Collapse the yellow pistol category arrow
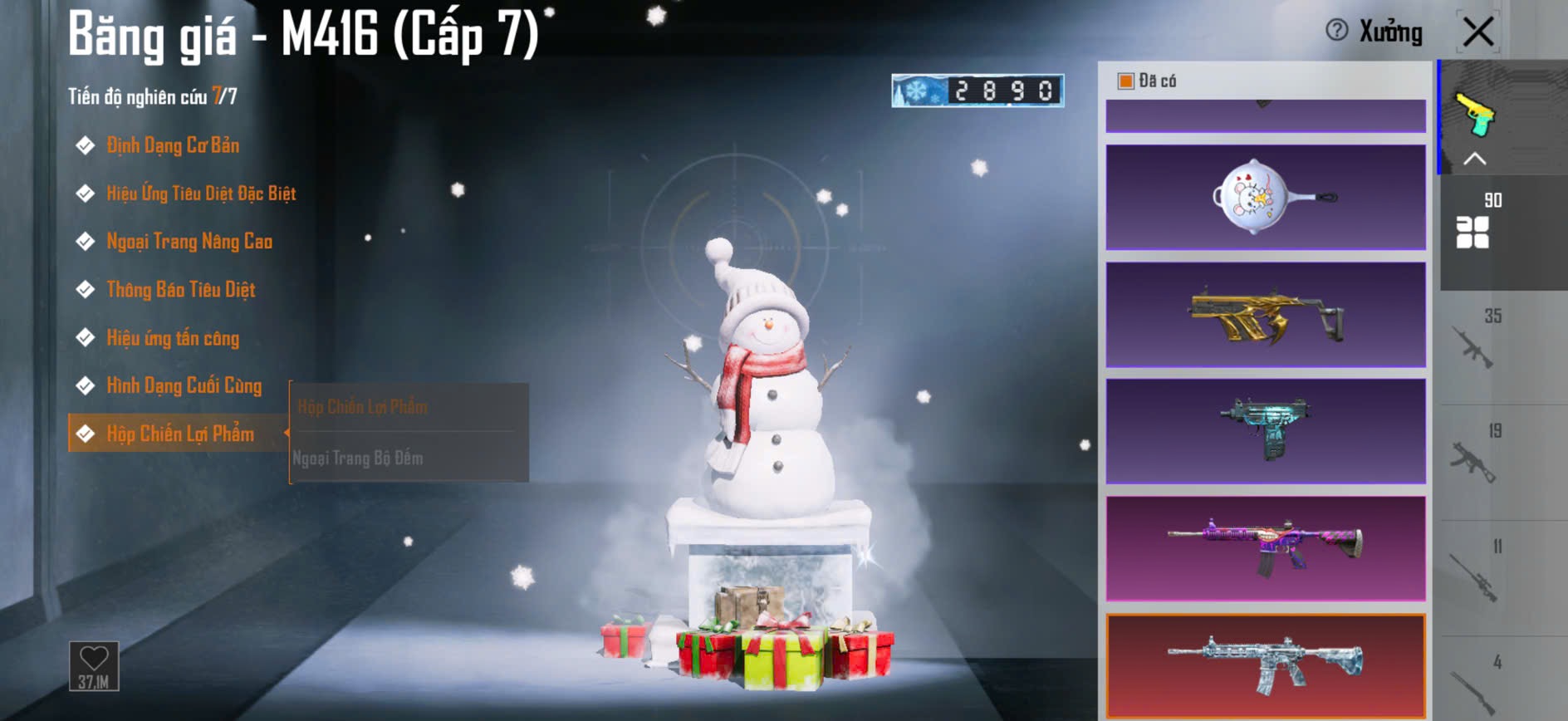1568x721 pixels. coord(1474,159)
